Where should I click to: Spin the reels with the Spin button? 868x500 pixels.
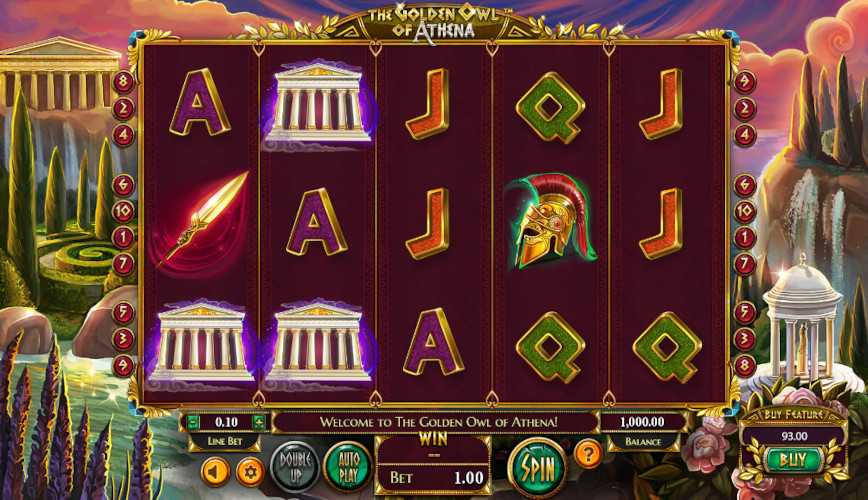click(537, 467)
